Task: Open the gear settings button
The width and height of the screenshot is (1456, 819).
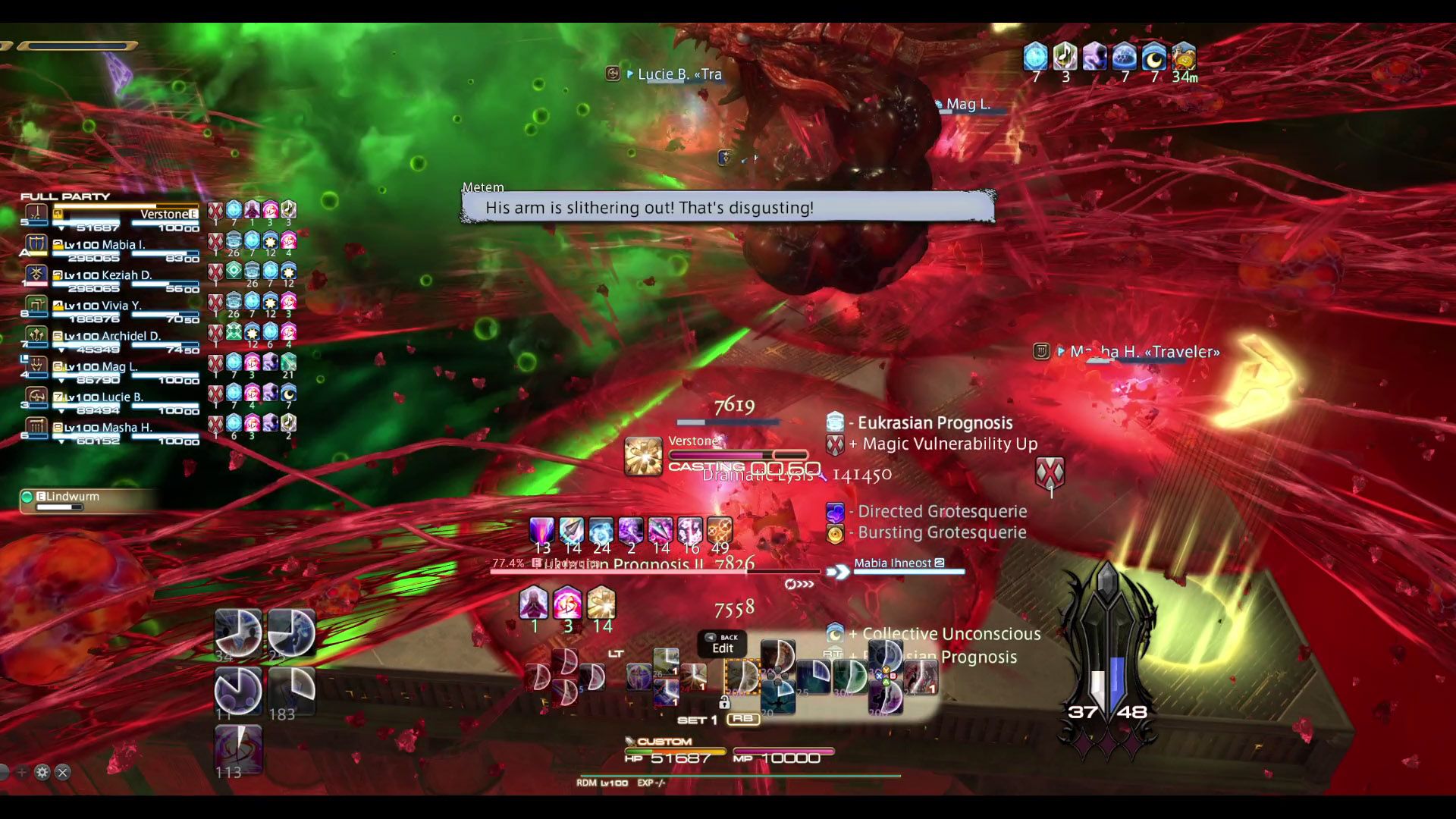Action: (42, 772)
